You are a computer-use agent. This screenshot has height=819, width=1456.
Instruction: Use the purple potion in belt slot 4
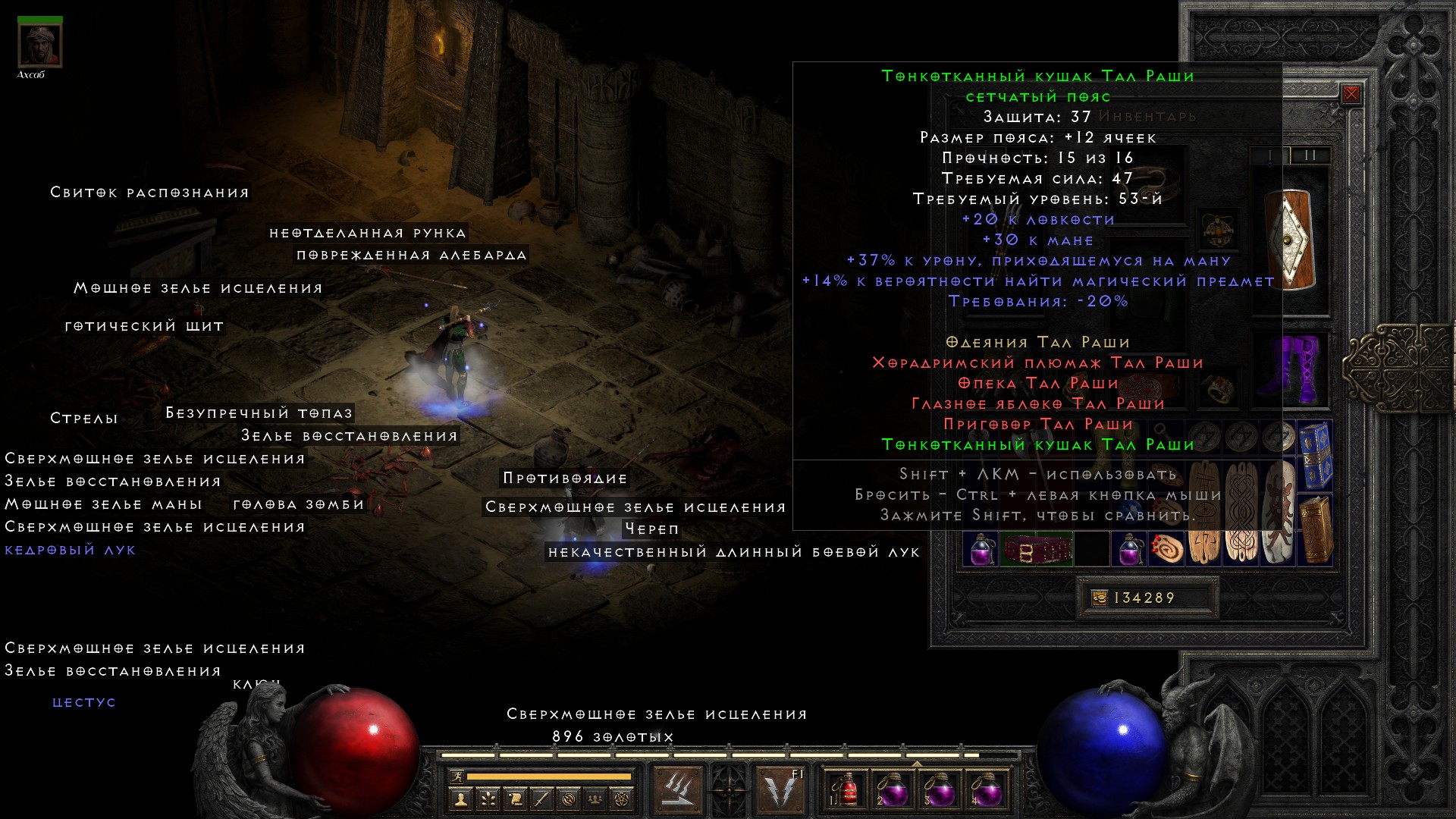click(987, 790)
